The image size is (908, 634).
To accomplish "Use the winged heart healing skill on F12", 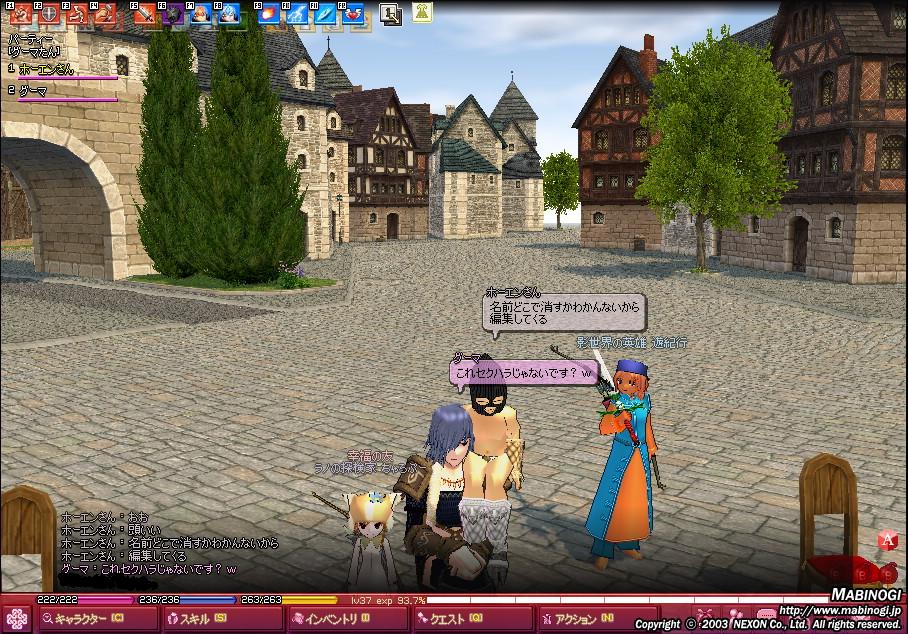I will (x=352, y=14).
